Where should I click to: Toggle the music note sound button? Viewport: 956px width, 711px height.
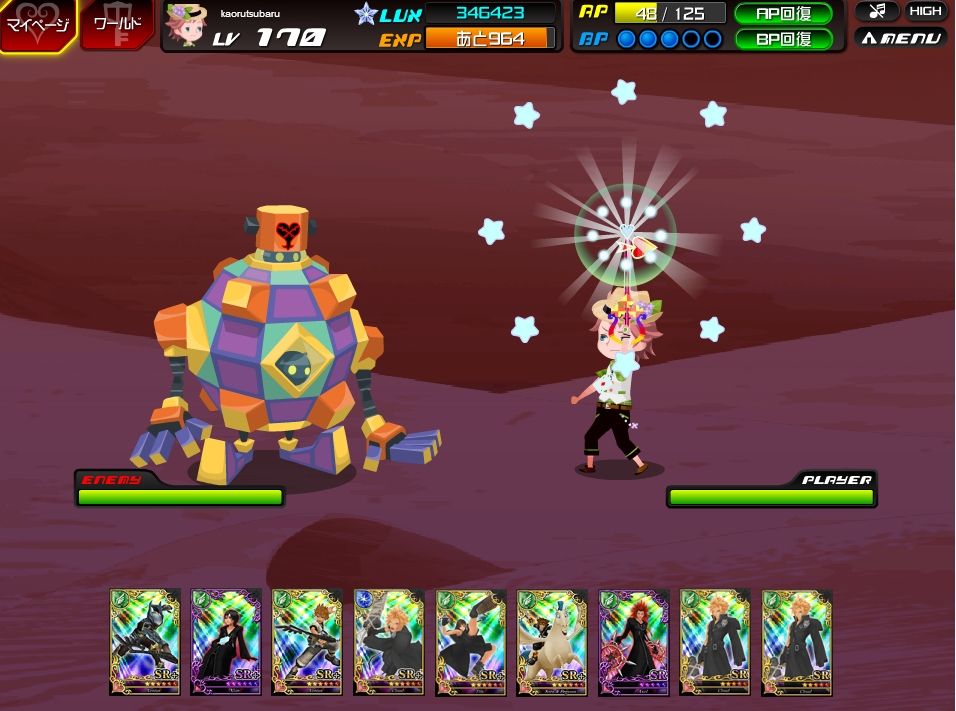877,12
